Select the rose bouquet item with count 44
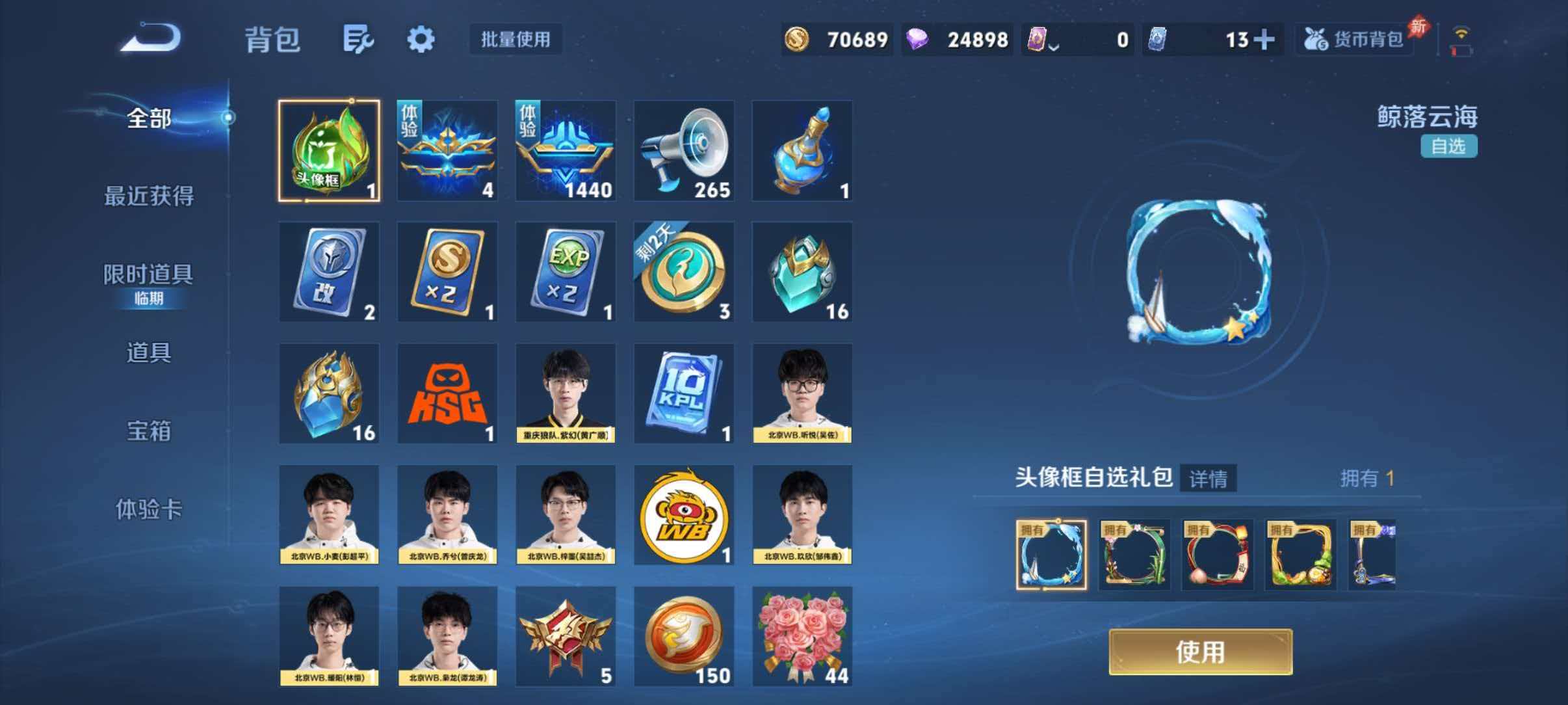 tap(802, 634)
